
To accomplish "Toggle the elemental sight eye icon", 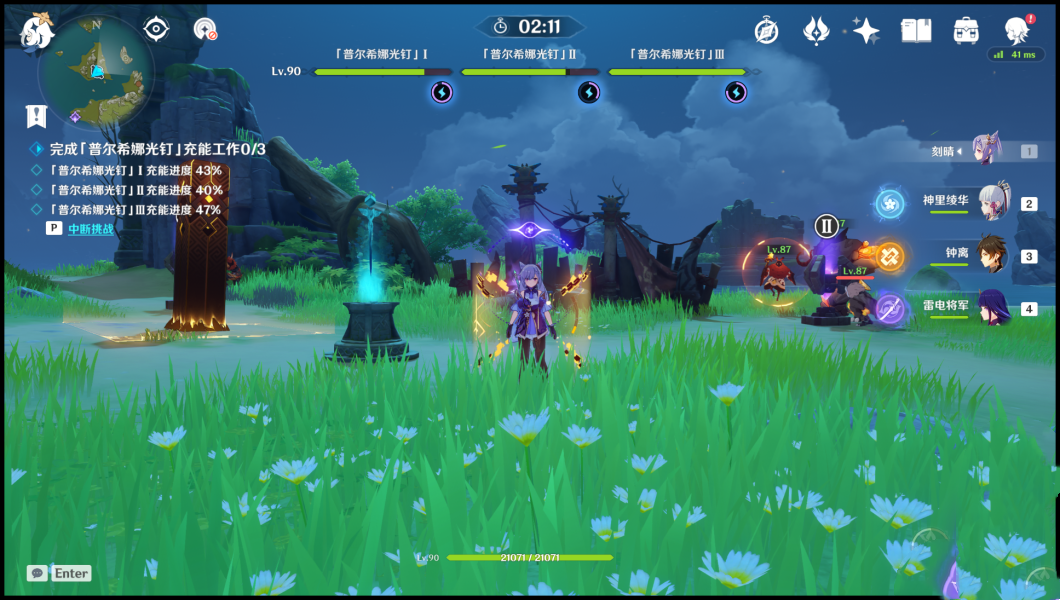I will tap(156, 29).
